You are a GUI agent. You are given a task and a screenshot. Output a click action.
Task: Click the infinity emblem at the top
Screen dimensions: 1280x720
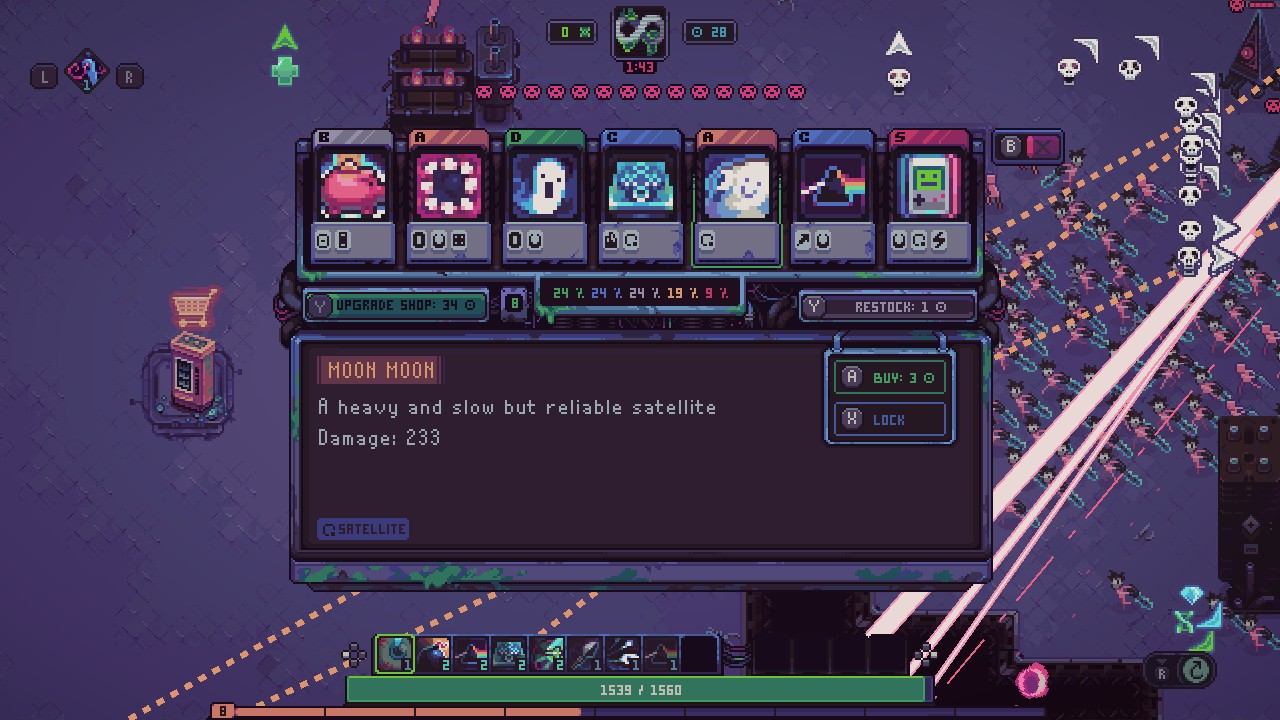pyautogui.click(x=639, y=35)
